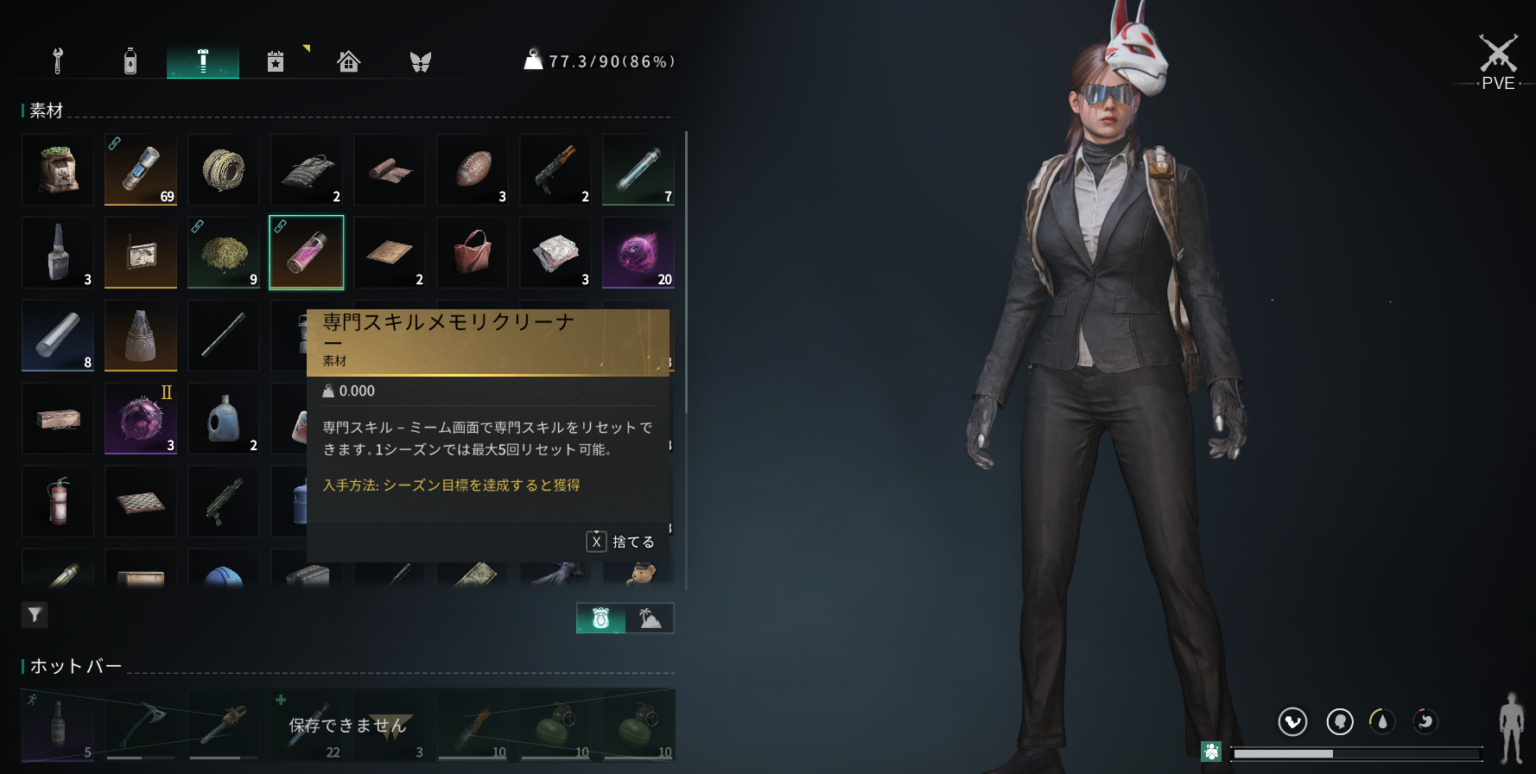Select the brown football item slot
1536x774 pixels.
coord(472,169)
